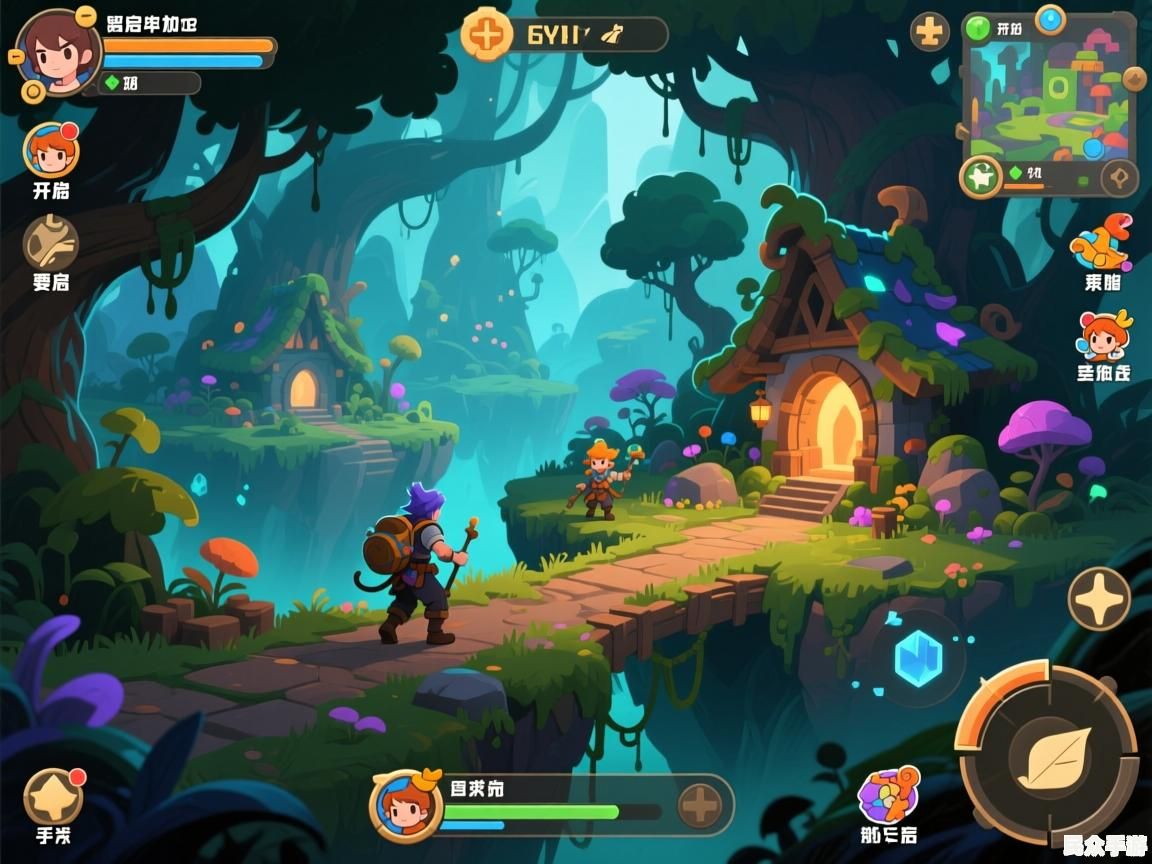Activate the four-point star button
This screenshot has height=864, width=1152.
(x=1099, y=599)
